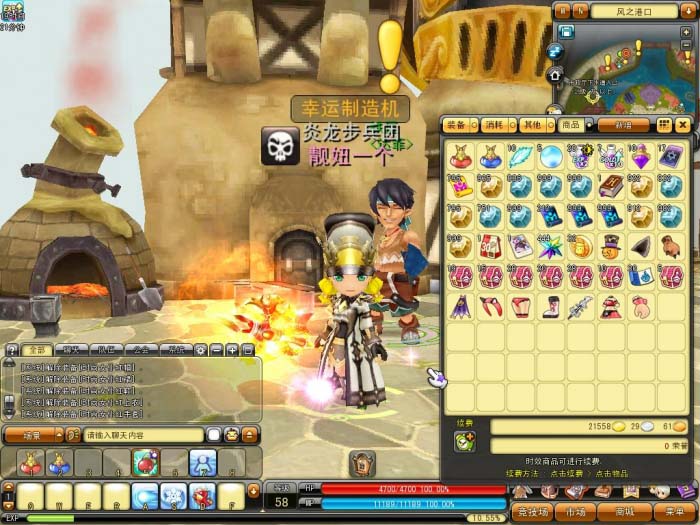Select the 其他 inventory tab
The width and height of the screenshot is (700, 525).
point(533,125)
